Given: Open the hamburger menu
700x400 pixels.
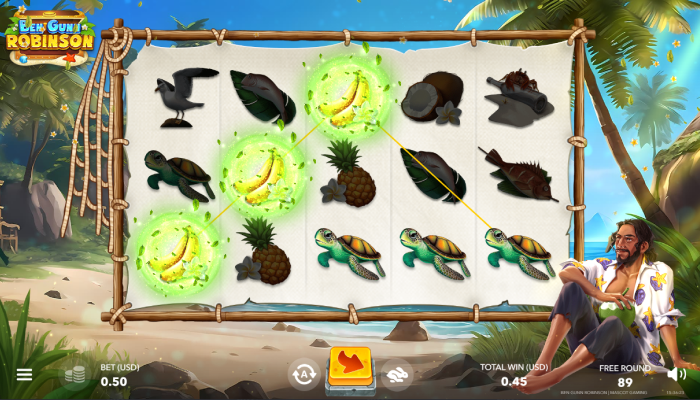Looking at the screenshot, I should [24, 375].
